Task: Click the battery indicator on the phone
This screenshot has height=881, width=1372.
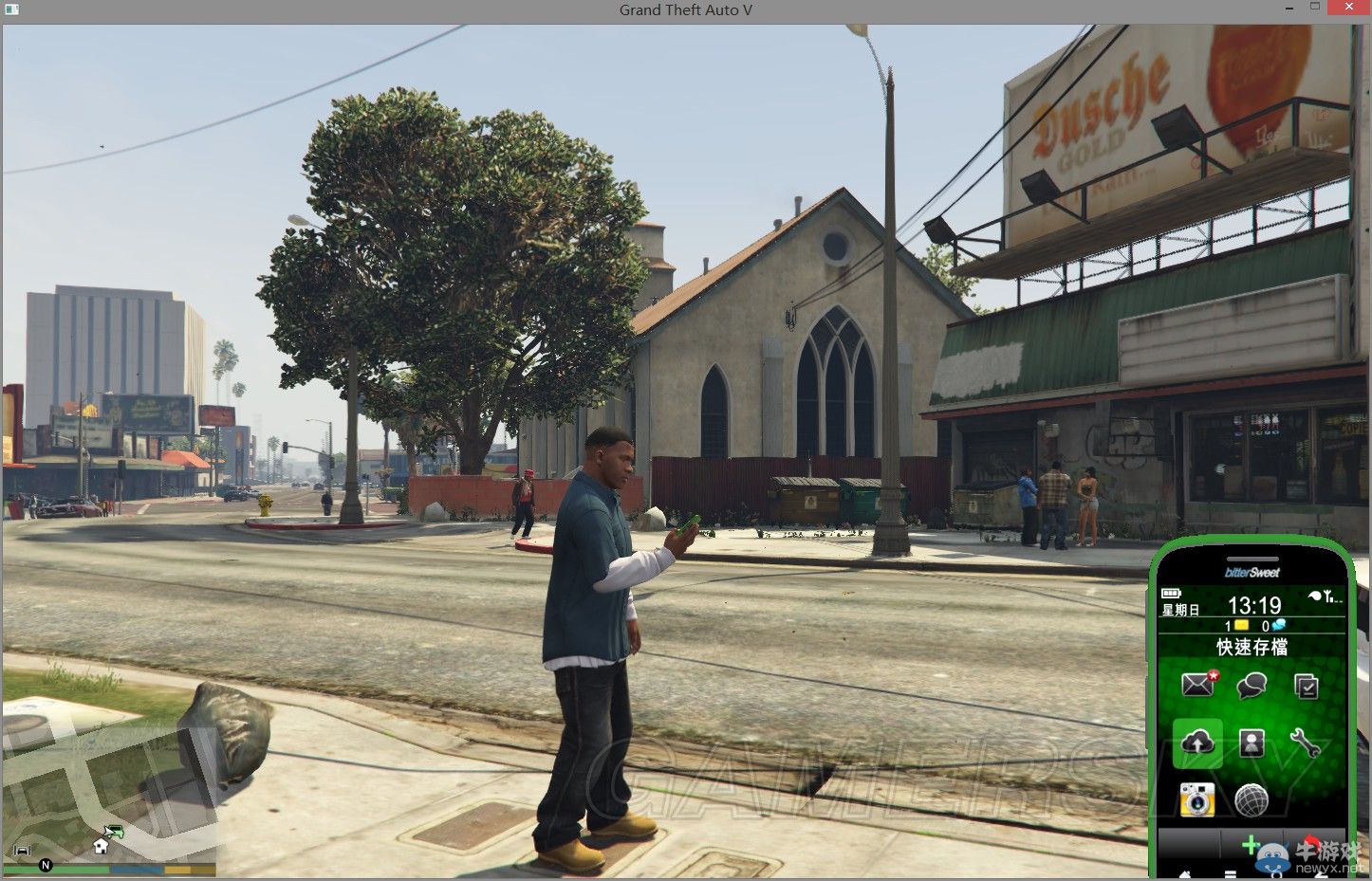Action: pyautogui.click(x=1173, y=594)
